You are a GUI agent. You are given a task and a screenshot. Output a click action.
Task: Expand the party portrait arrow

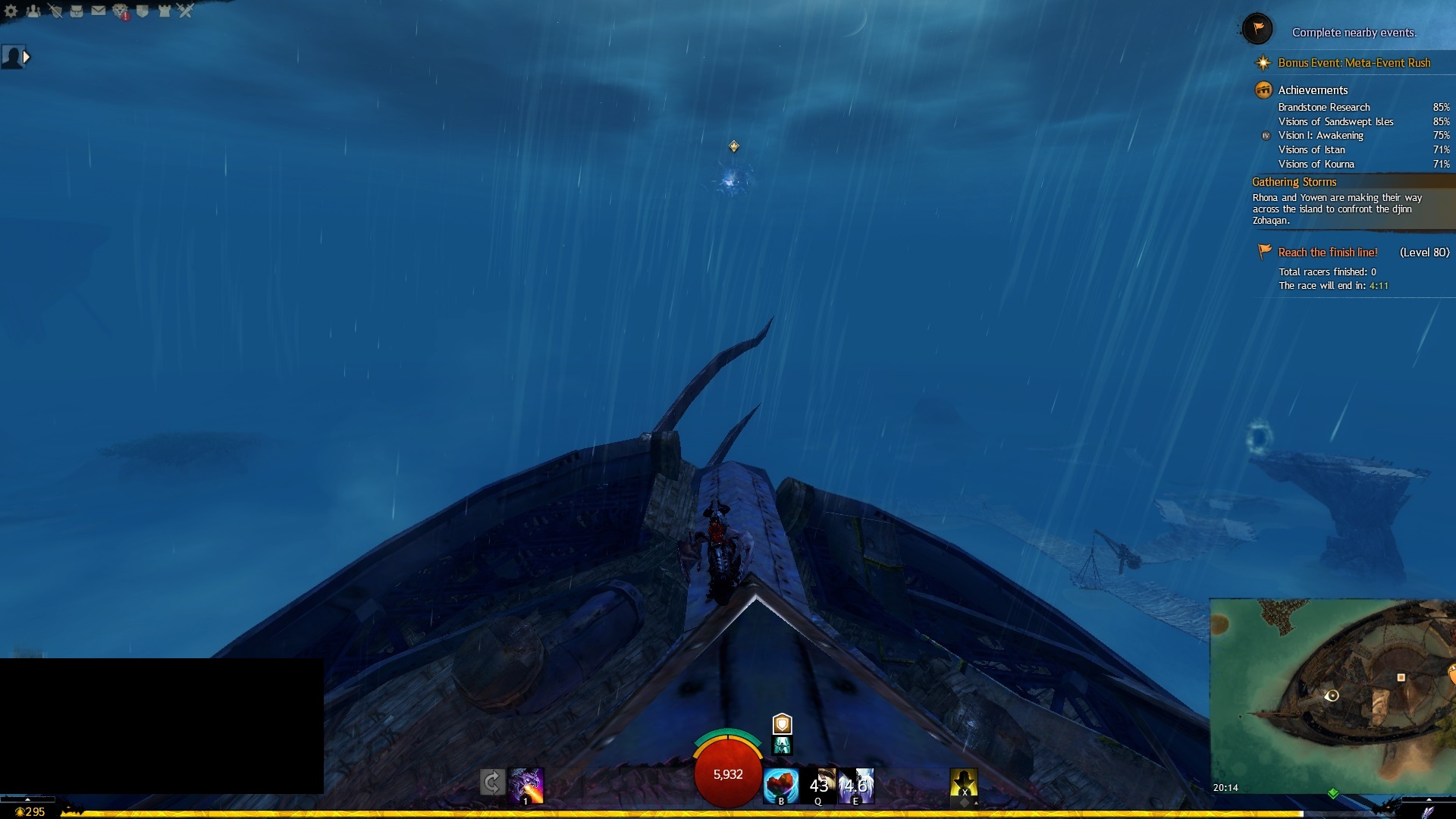pyautogui.click(x=27, y=57)
